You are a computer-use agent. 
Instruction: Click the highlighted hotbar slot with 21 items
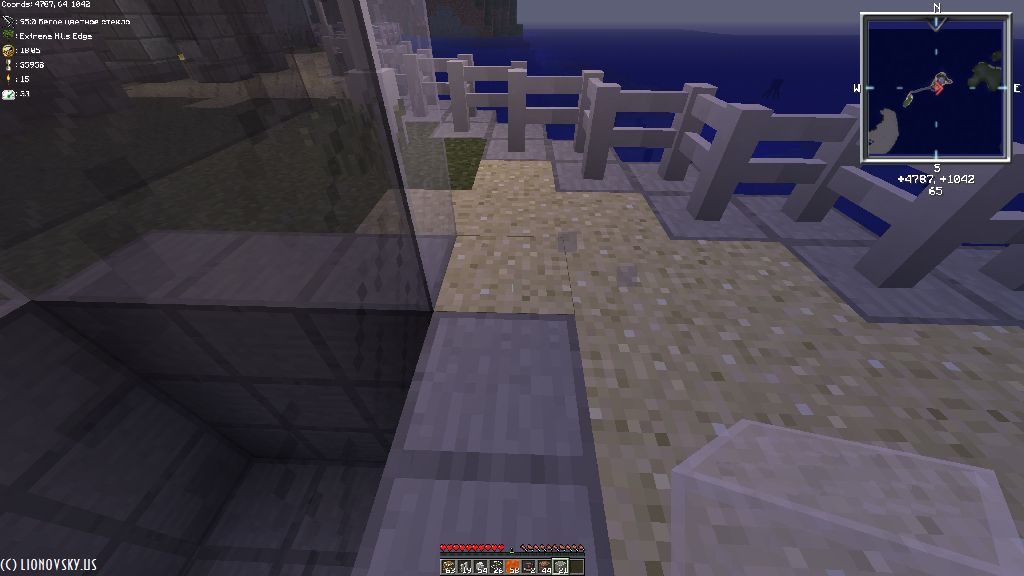click(x=561, y=567)
